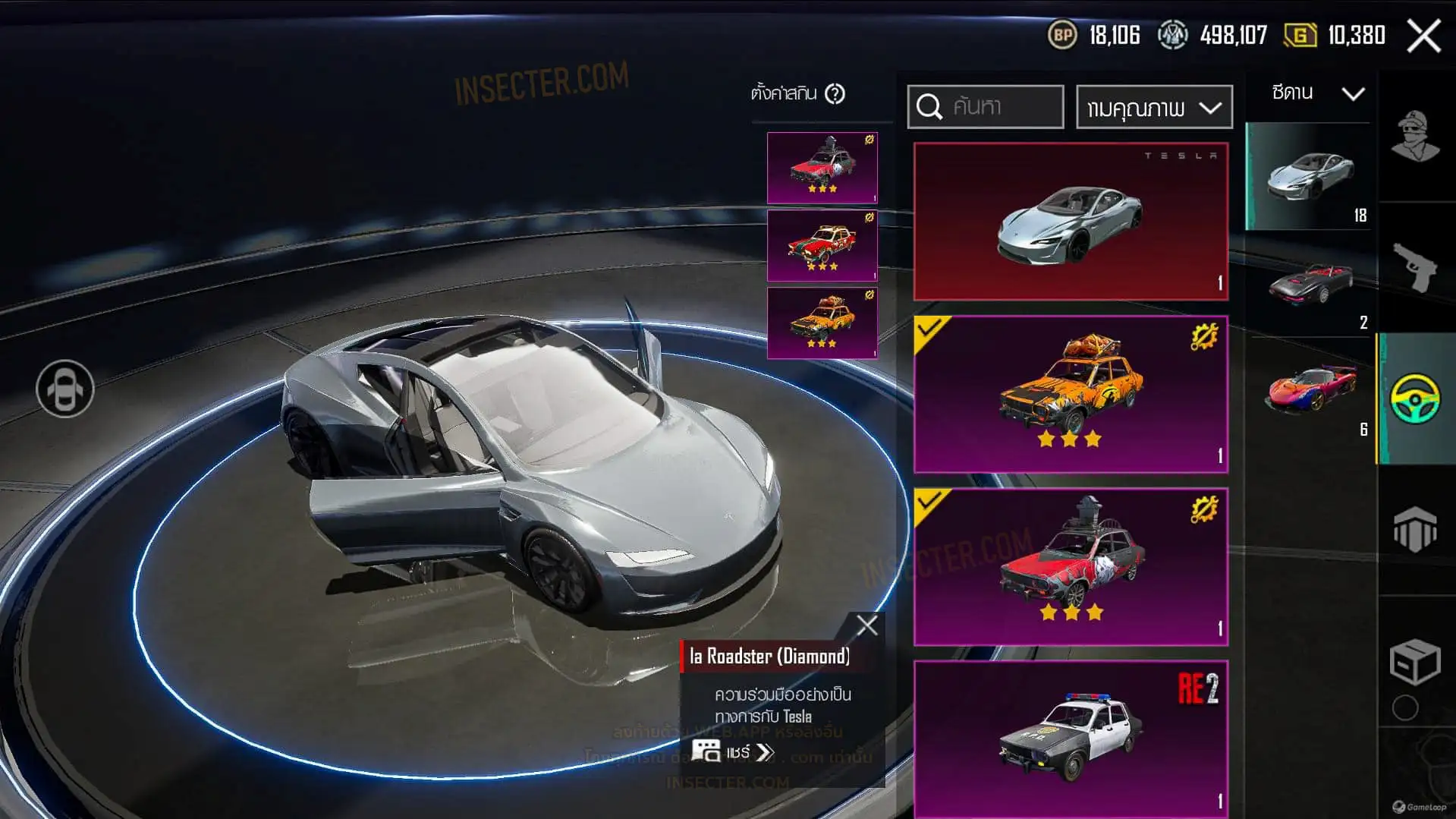Screen dimensions: 1456x819
Task: Dismiss the Roadster (Diamond) info popup
Action: (x=866, y=625)
